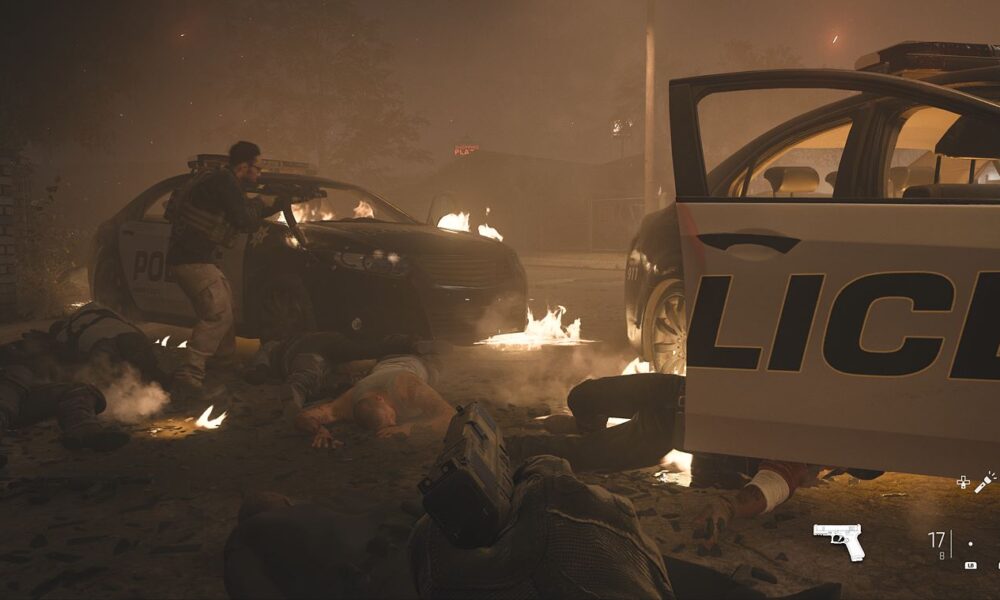Select the pistol weapon icon
Screen dimensions: 1000x600
pos(839,540)
